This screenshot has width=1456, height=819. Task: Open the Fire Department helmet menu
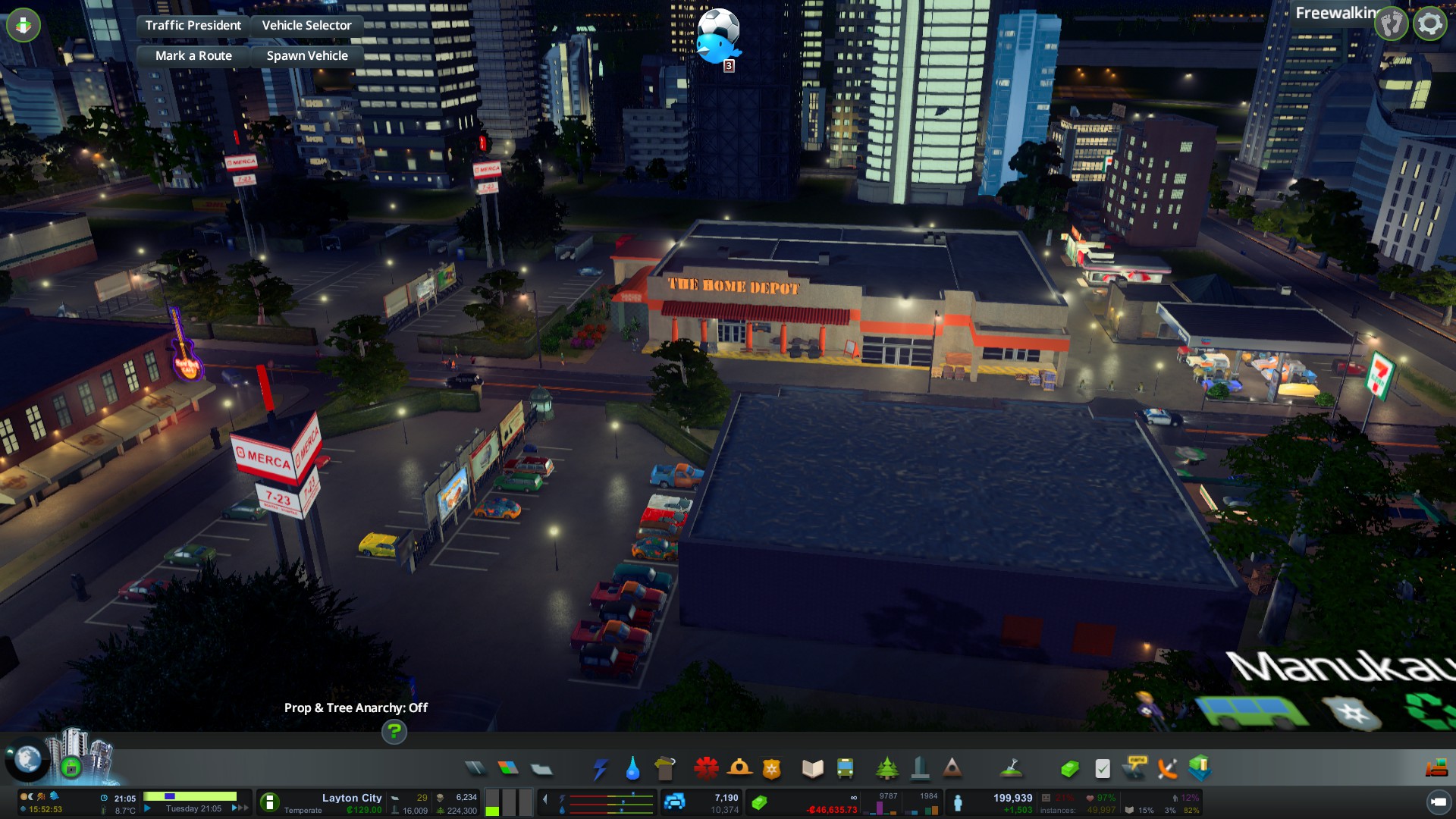click(x=739, y=769)
